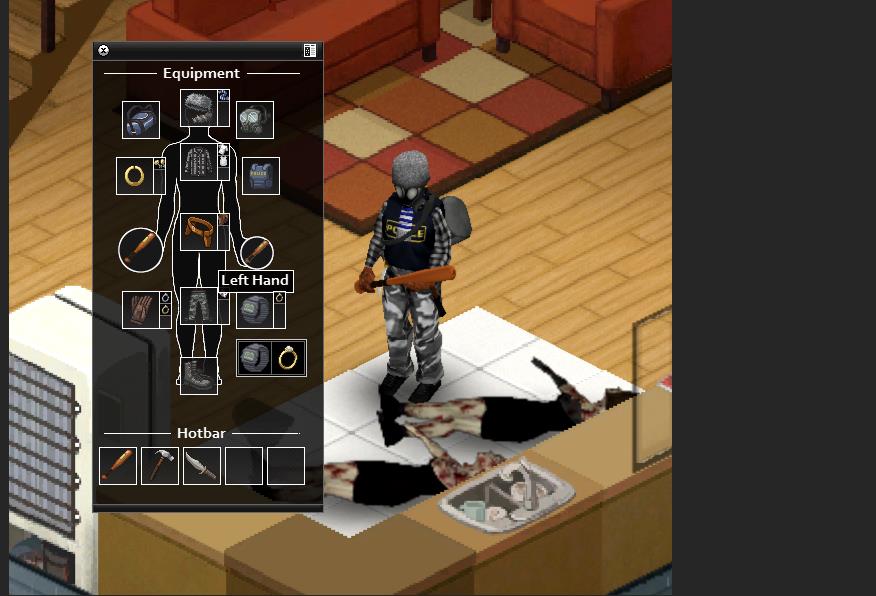Select the hunting knife hotbar slot

(201, 466)
